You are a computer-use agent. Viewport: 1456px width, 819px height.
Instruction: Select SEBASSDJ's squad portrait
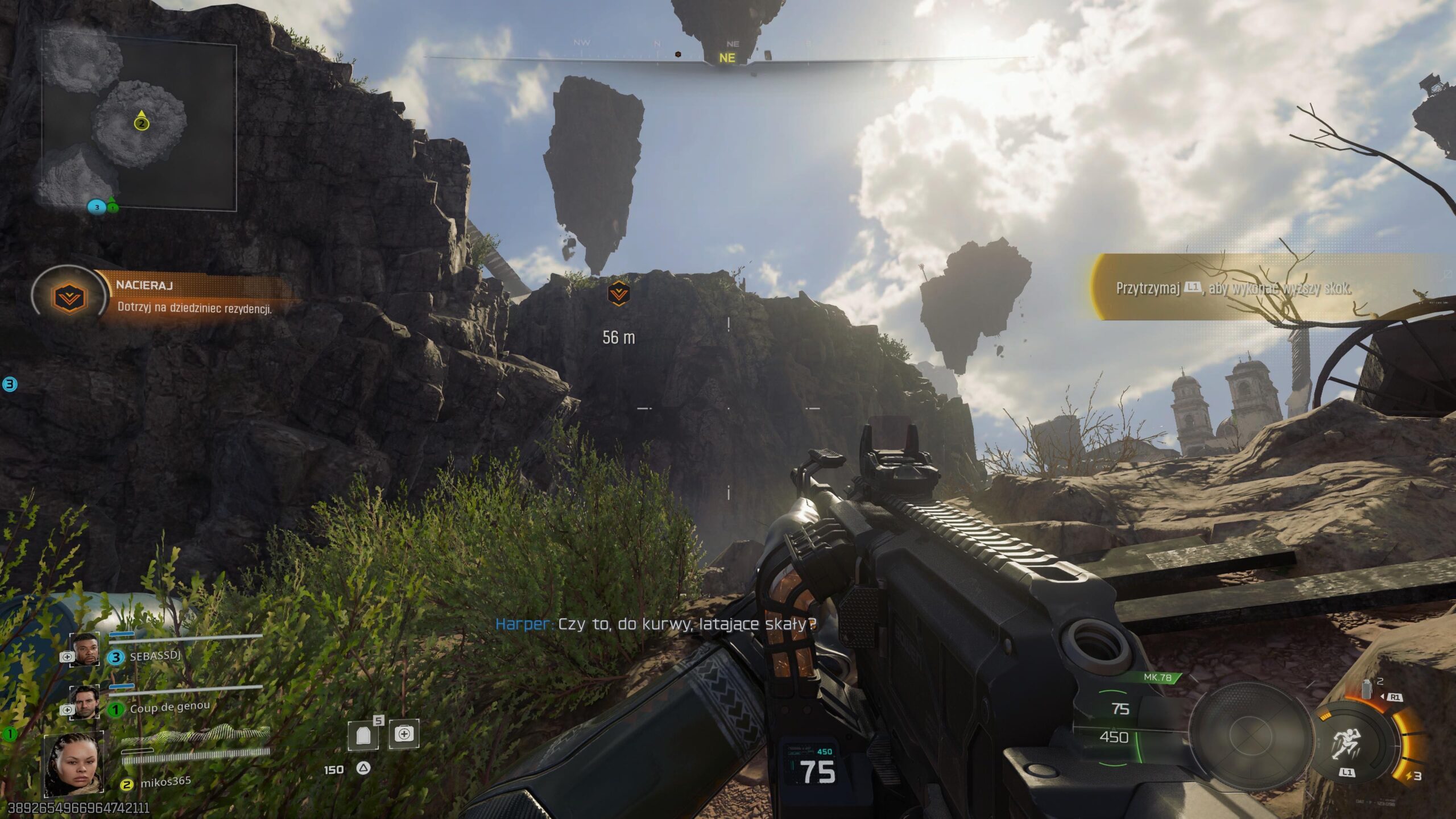tap(85, 650)
